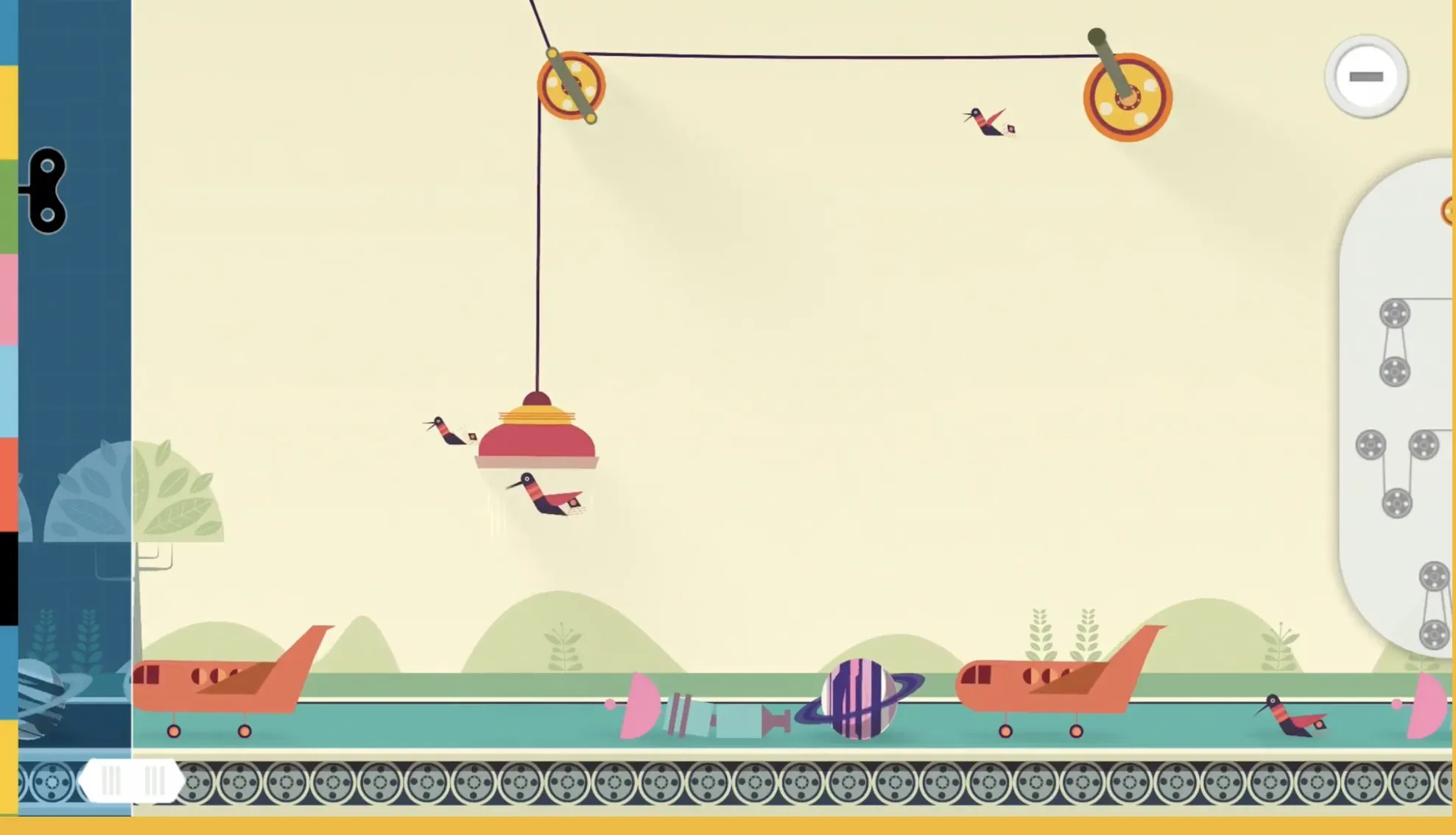Click the white handle on the conveyor track
1456x835 pixels.
(131, 781)
